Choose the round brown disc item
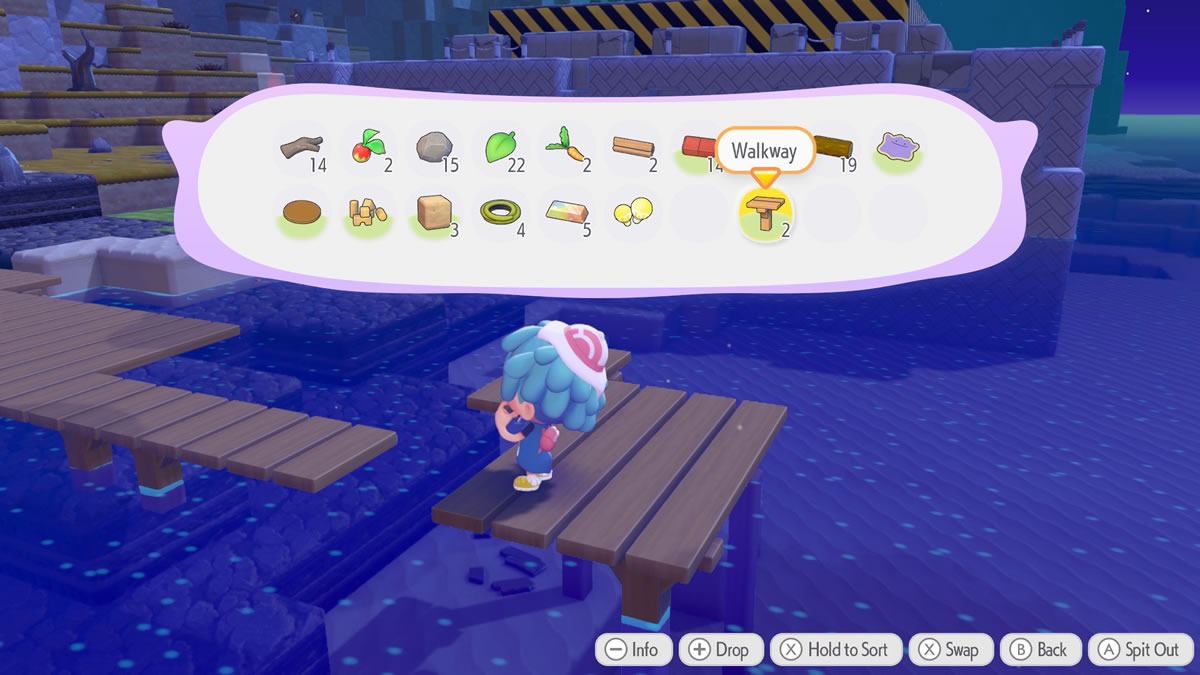The width and height of the screenshot is (1200, 675). 300,213
